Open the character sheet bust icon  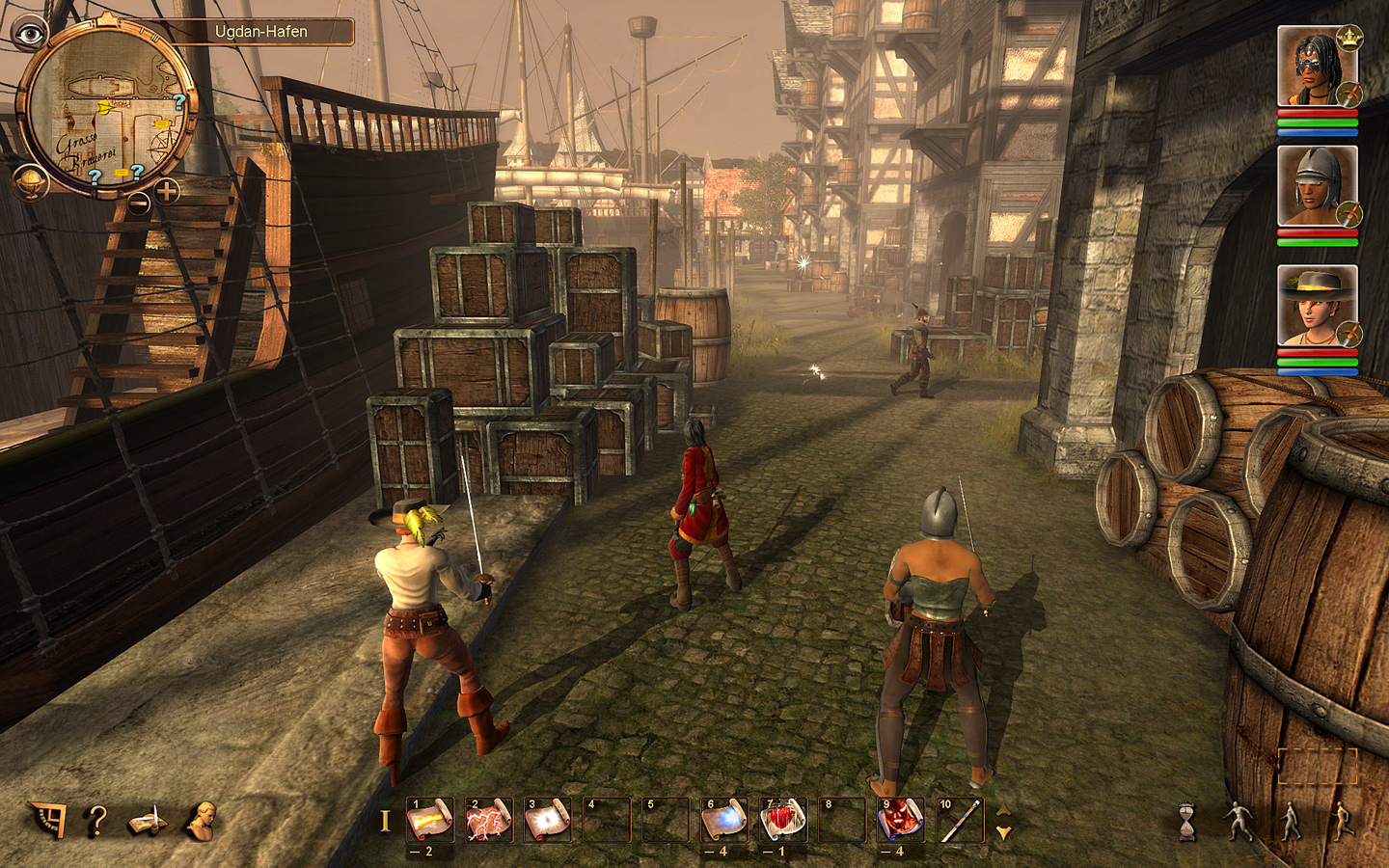click(x=202, y=821)
